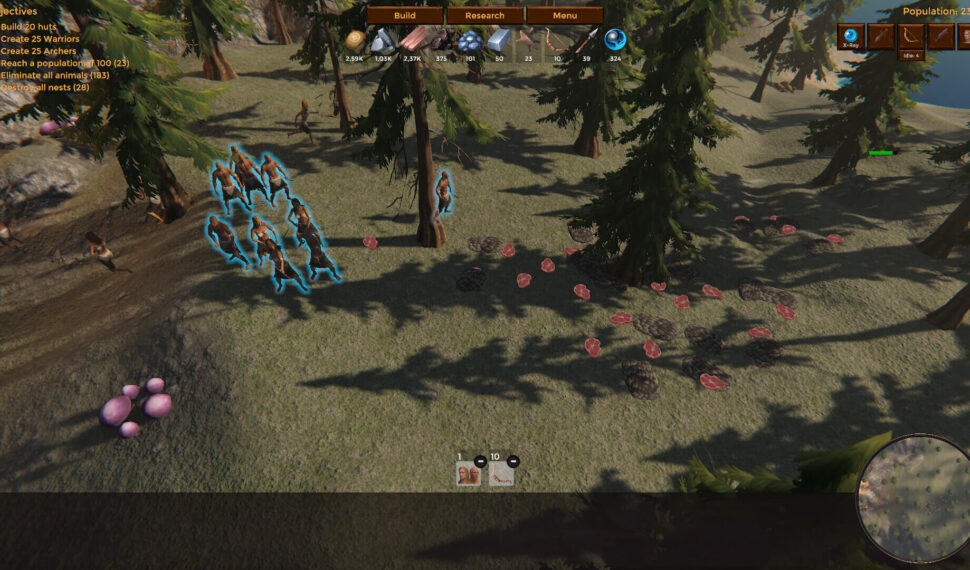Click the blue berries resource icon
Viewport: 970px width, 570px height.
(x=470, y=41)
